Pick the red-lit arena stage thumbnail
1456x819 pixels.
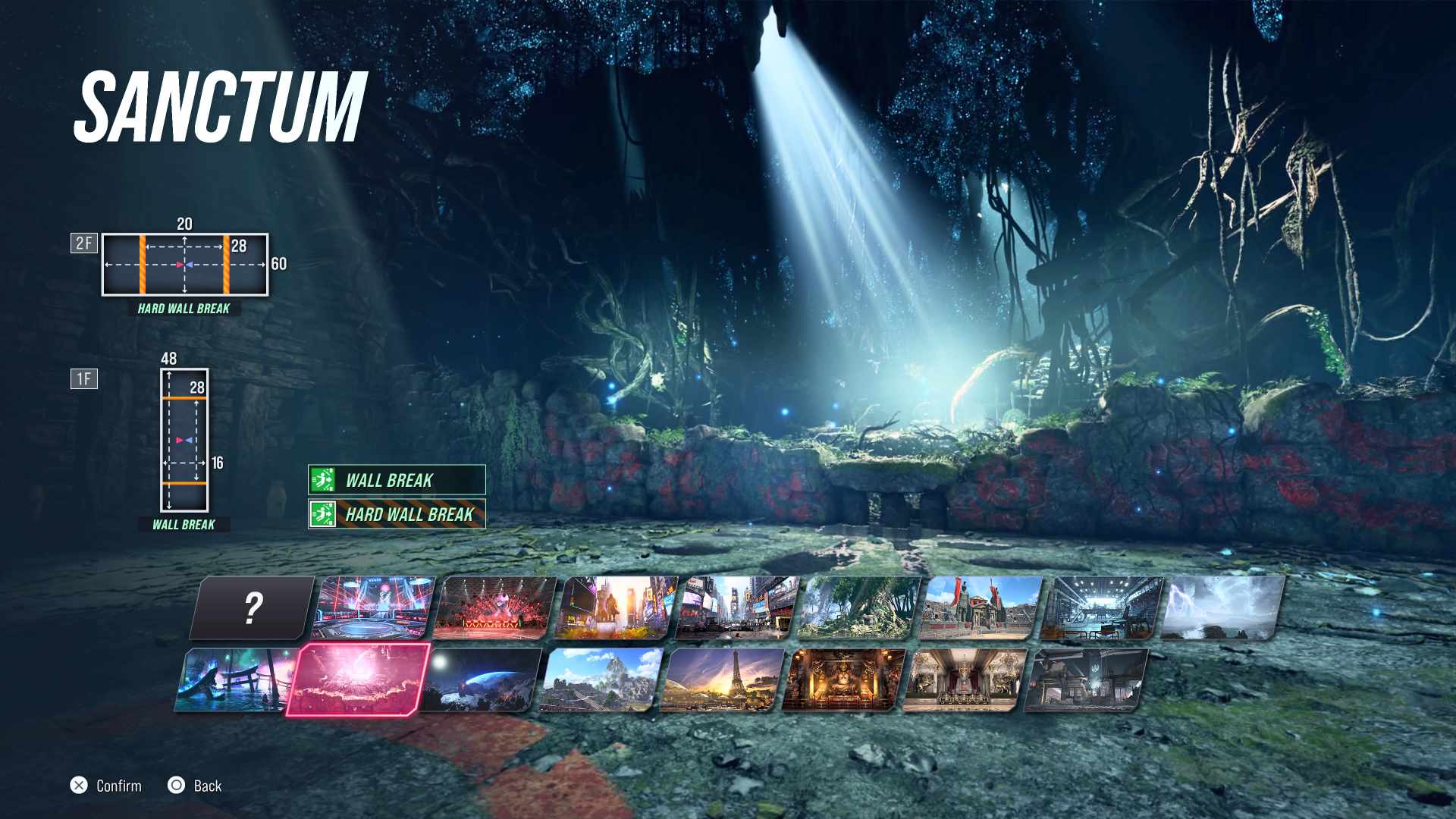(496, 608)
